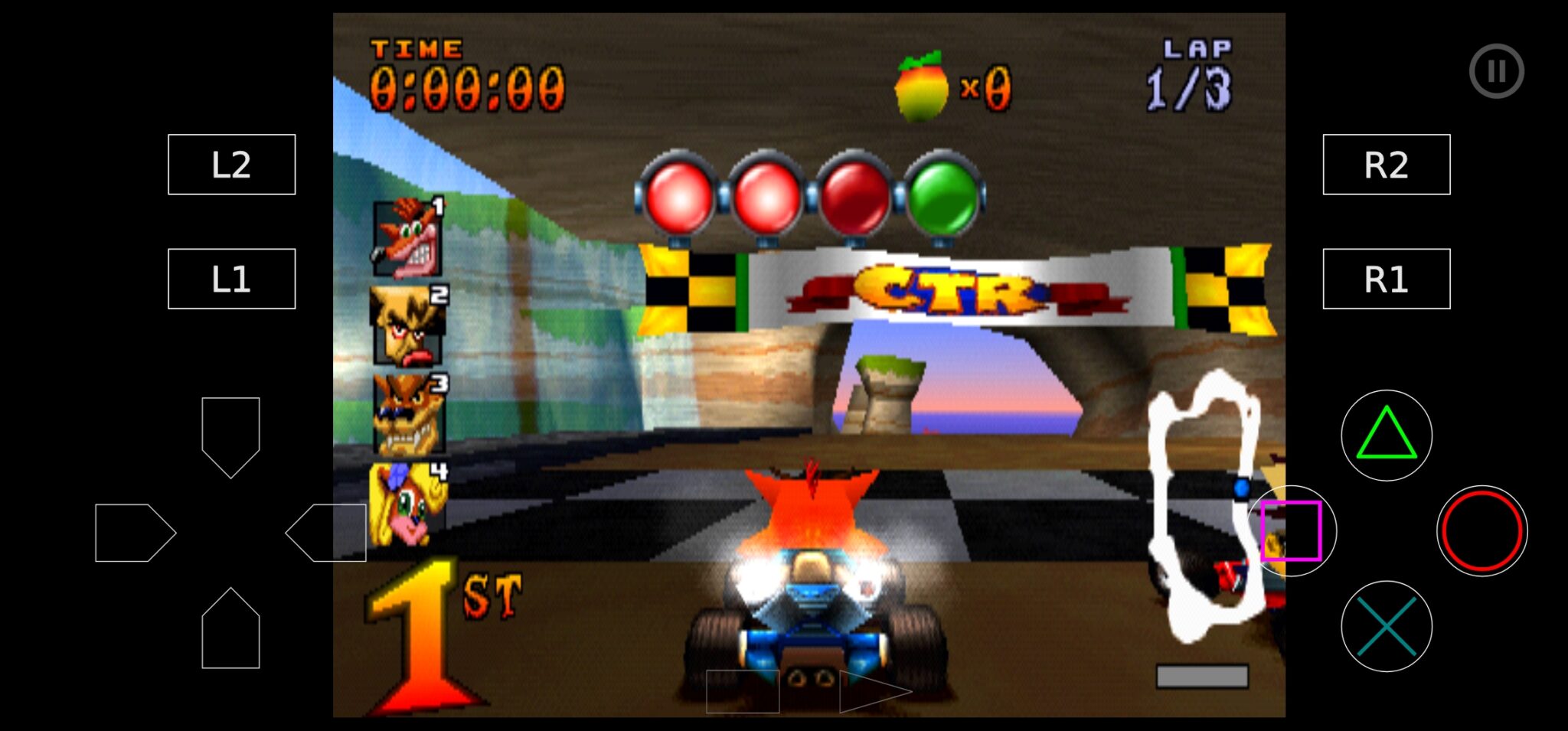This screenshot has width=1568, height=731.
Task: Tap Crash Bandicoot's first place portrait
Action: pos(408,237)
